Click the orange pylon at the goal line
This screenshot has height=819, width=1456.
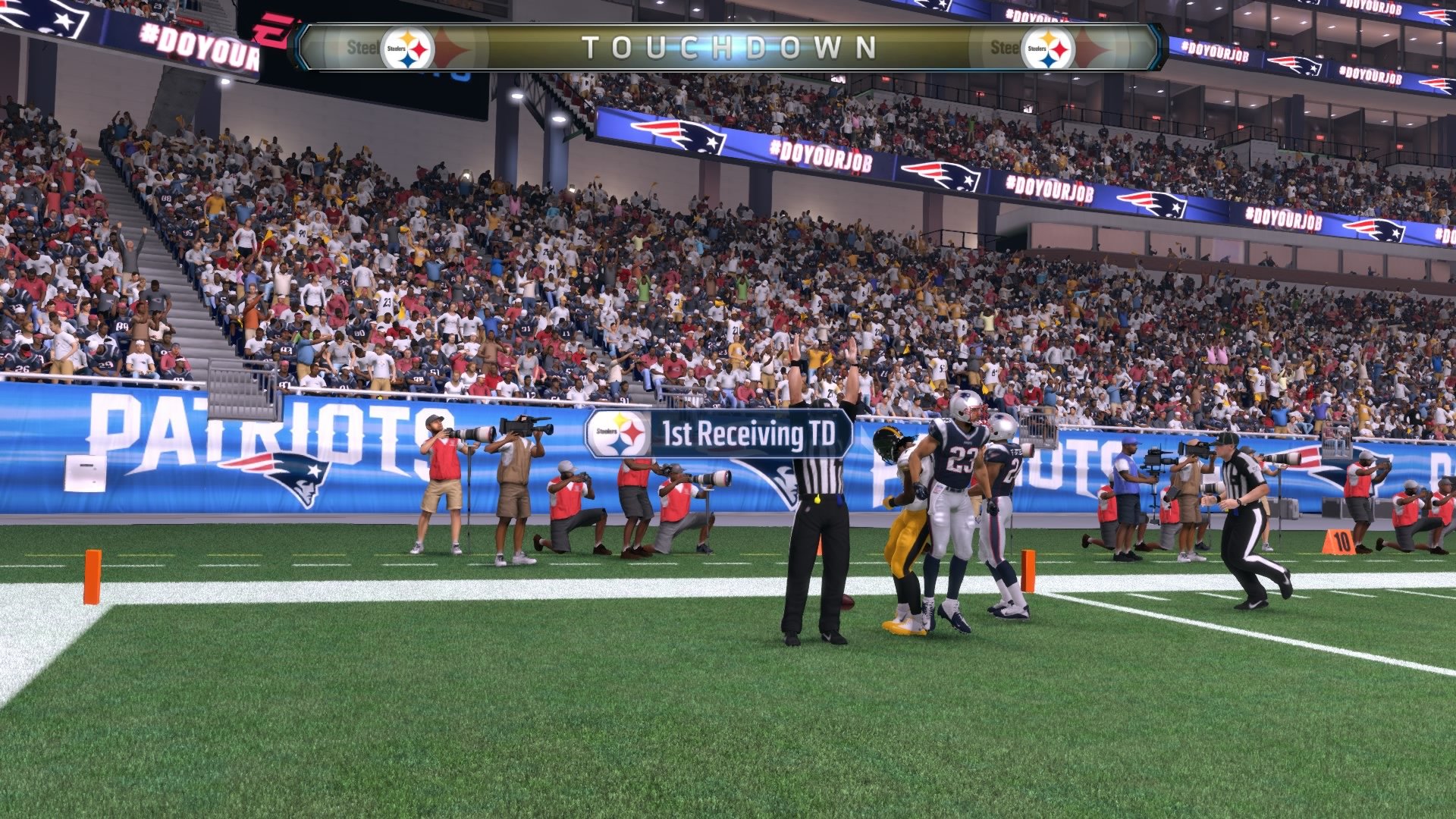pos(93,576)
